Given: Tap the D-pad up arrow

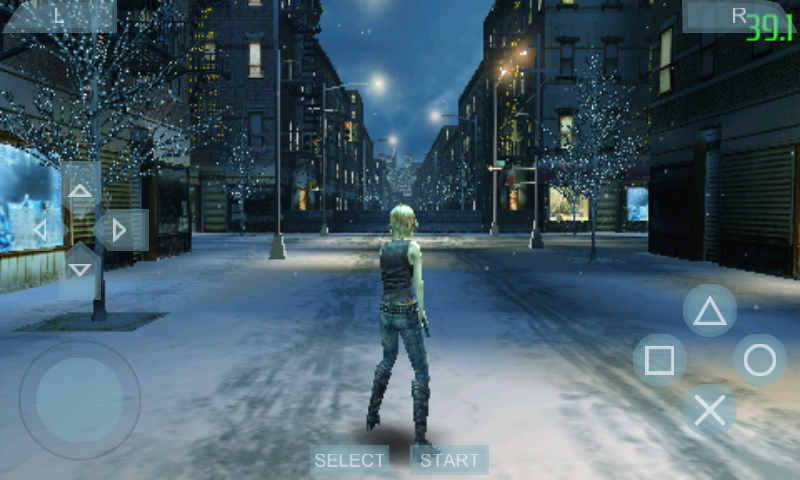Looking at the screenshot, I should (x=80, y=190).
